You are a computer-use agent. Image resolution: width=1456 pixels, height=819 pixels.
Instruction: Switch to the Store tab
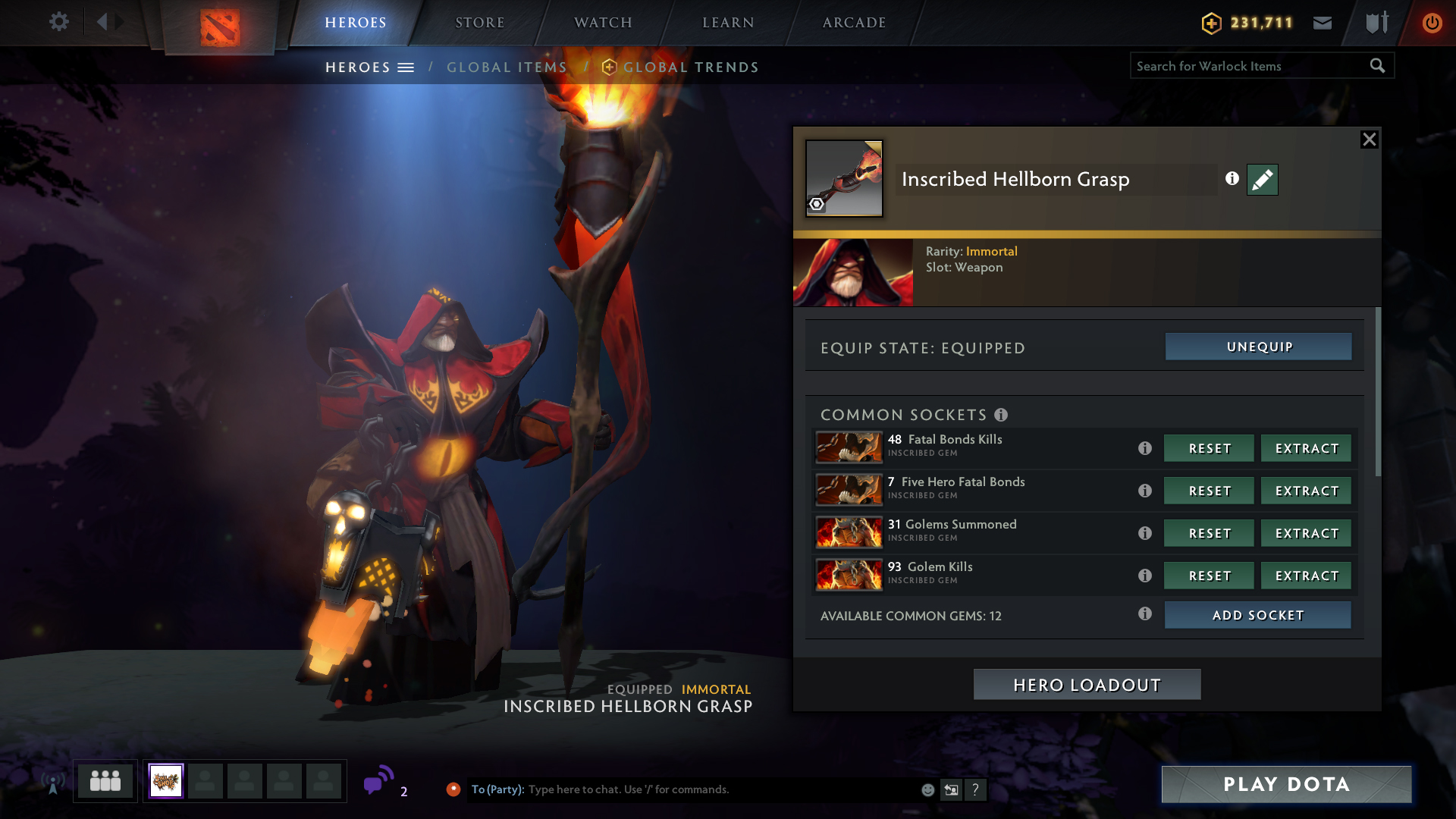[x=479, y=23]
